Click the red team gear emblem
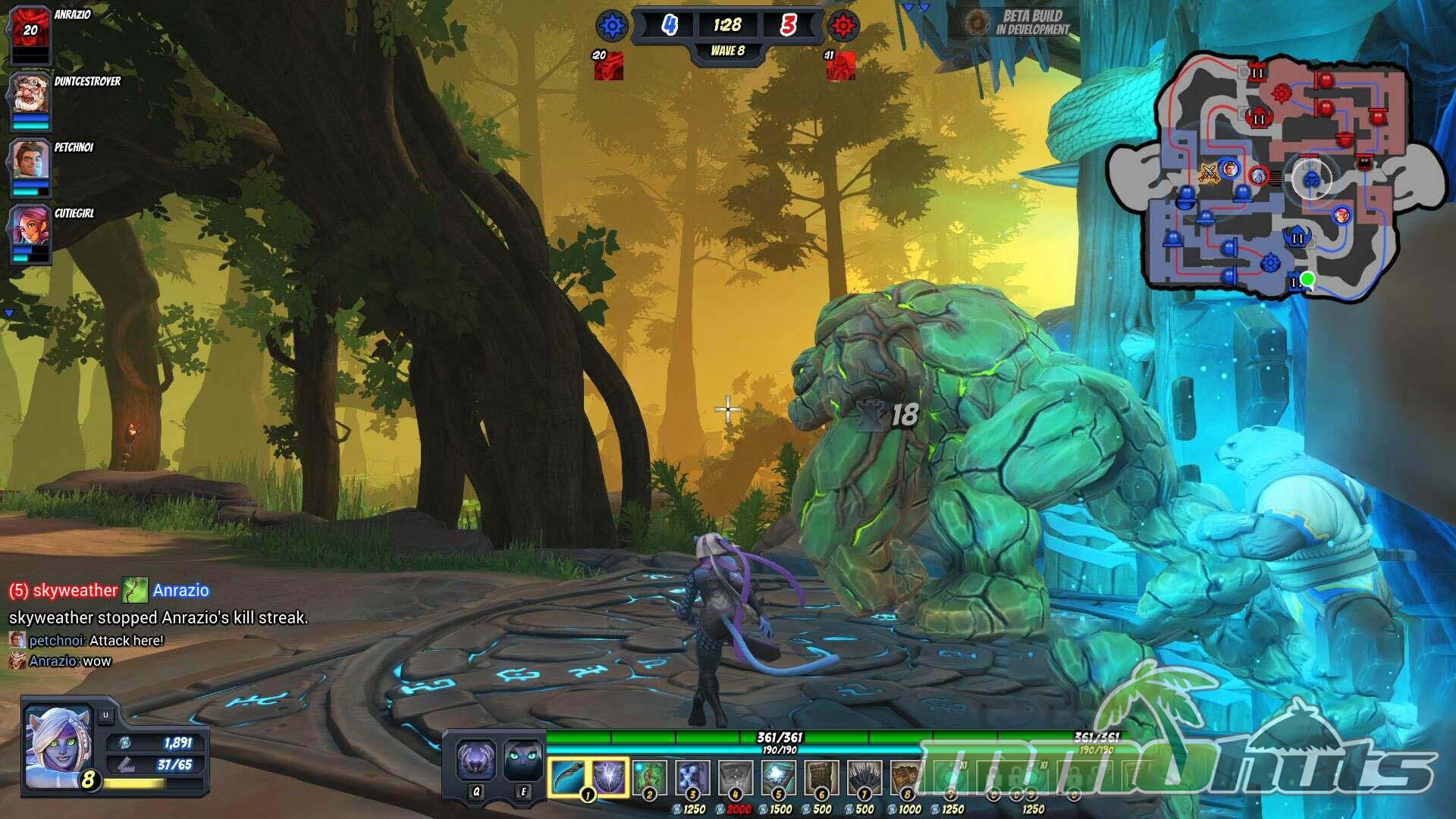This screenshot has height=819, width=1456. click(x=843, y=27)
